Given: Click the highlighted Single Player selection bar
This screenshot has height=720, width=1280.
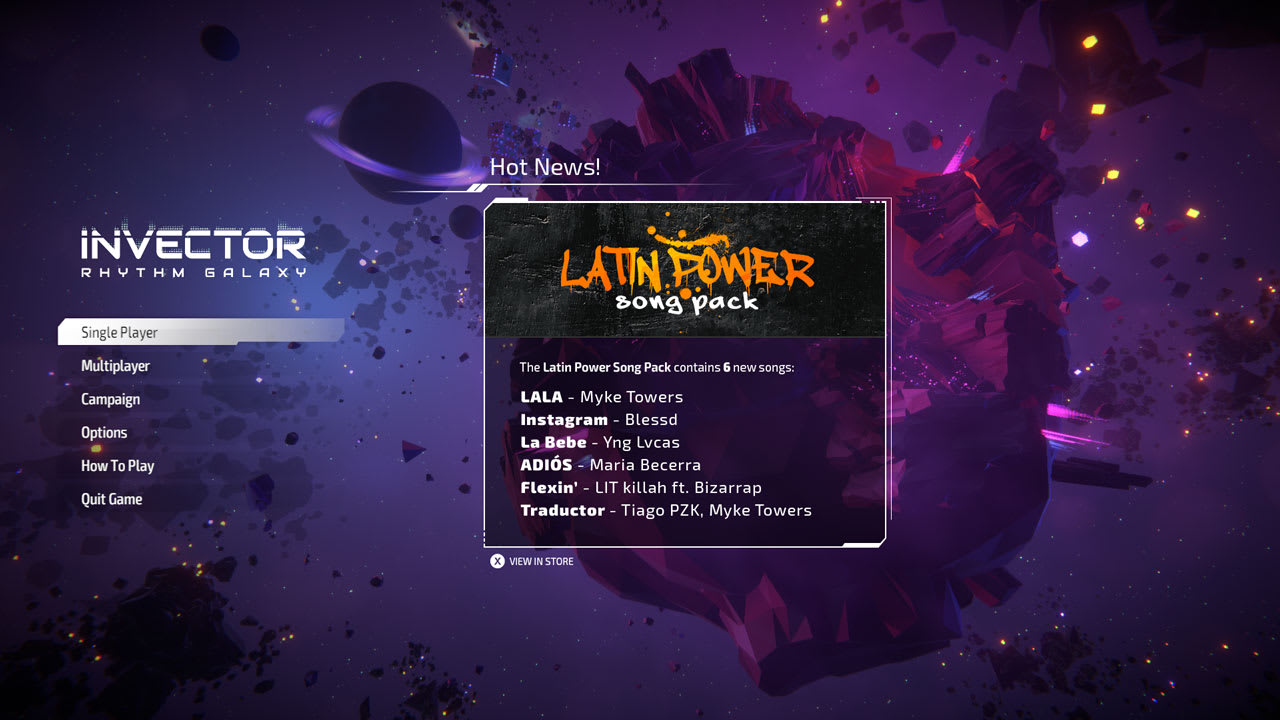Looking at the screenshot, I should coord(200,332).
